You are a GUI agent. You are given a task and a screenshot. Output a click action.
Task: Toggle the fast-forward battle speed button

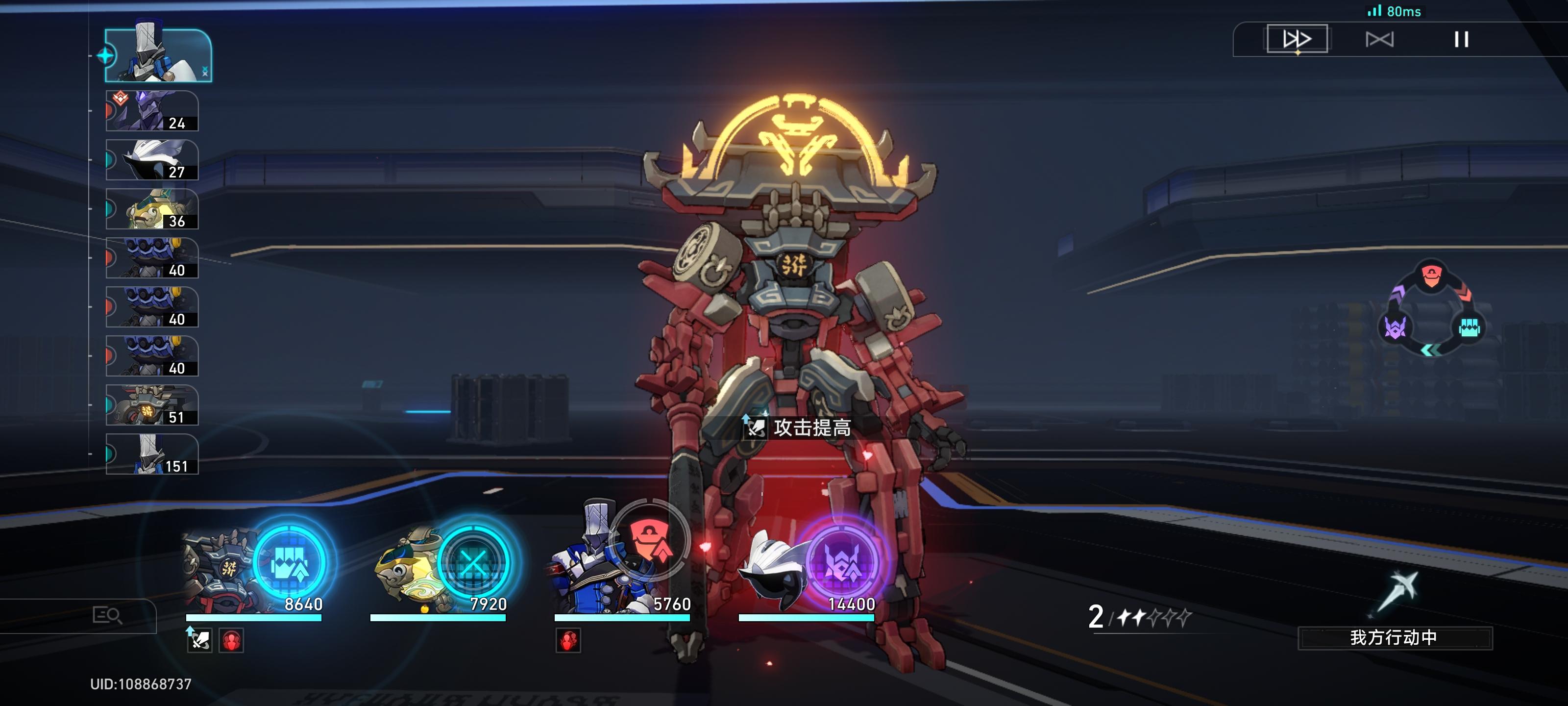click(1297, 40)
